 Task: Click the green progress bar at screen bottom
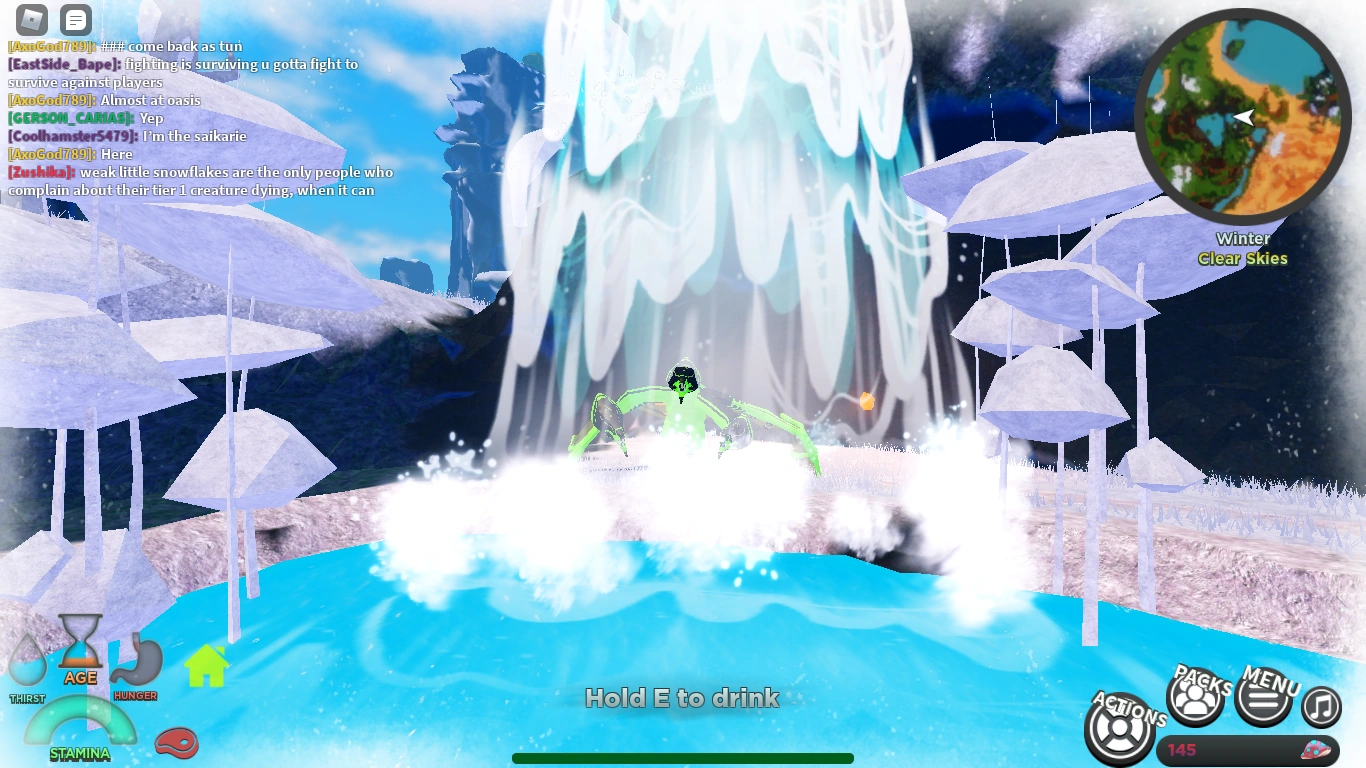[683, 758]
